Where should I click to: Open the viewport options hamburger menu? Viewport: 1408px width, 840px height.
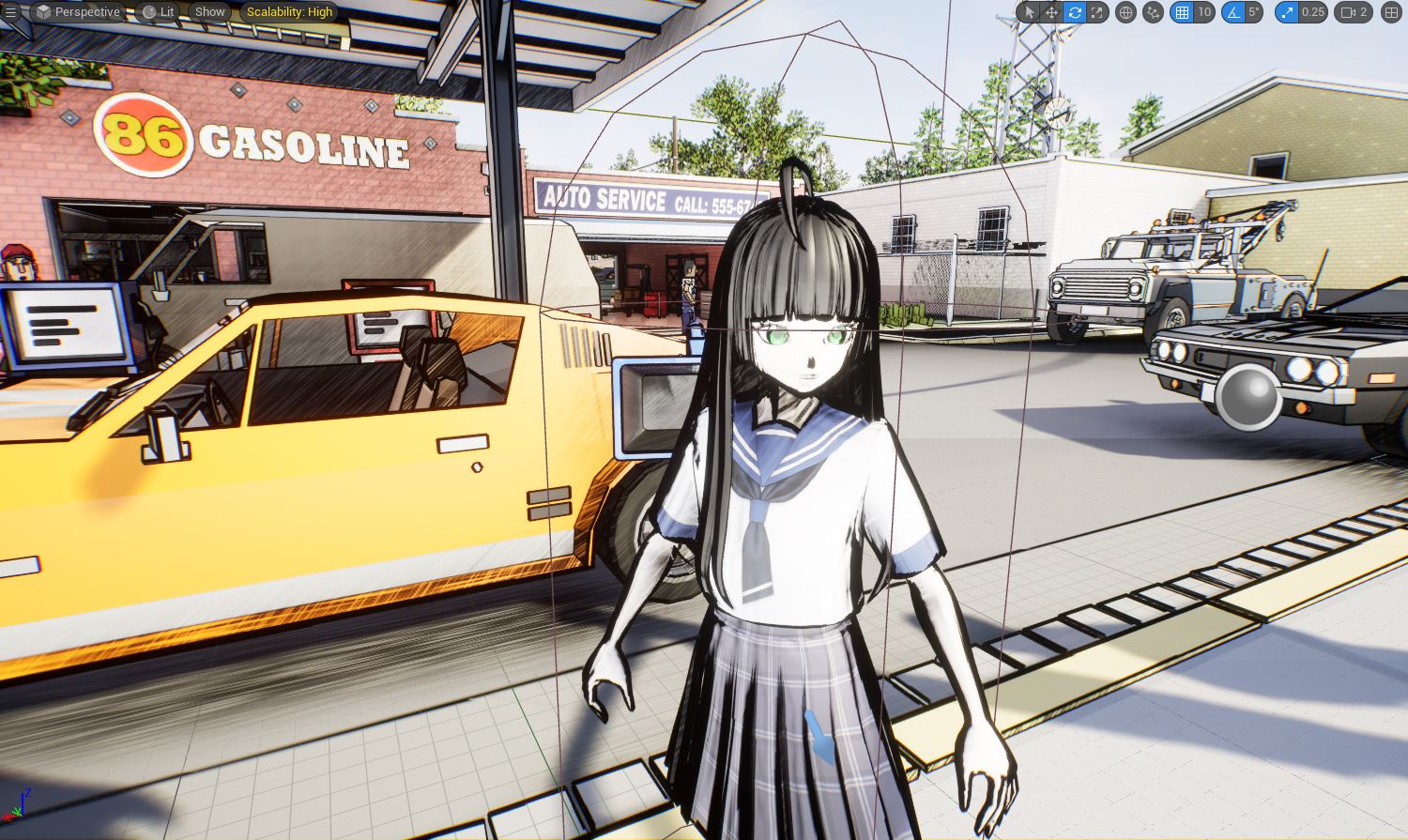11,12
